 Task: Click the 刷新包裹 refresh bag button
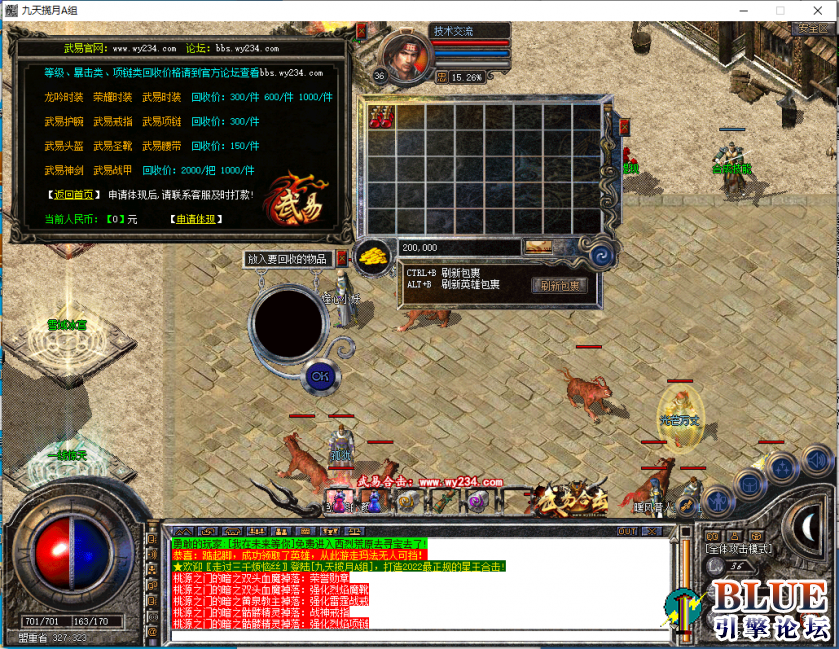(x=558, y=286)
